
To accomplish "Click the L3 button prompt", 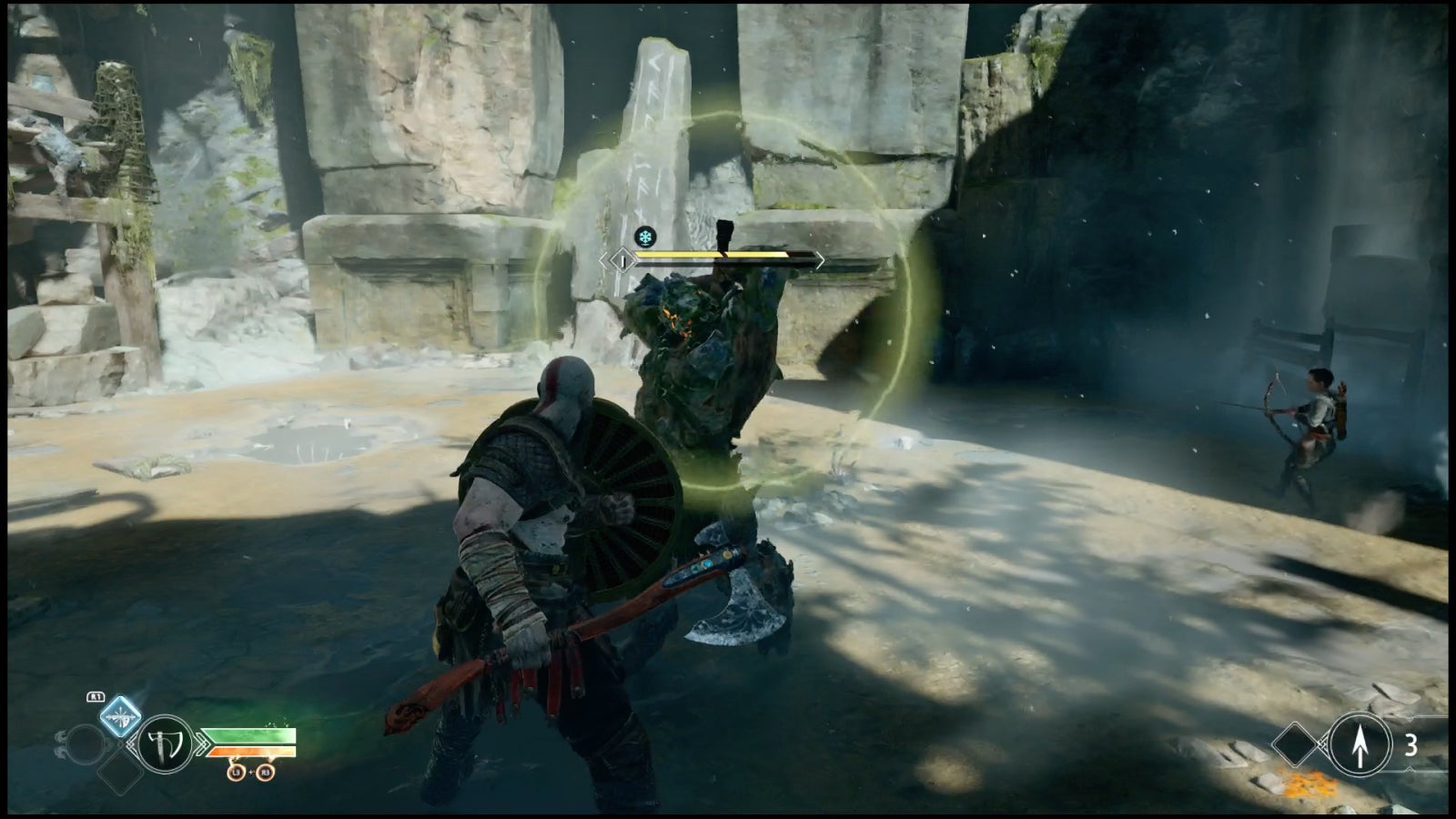I will point(236,772).
